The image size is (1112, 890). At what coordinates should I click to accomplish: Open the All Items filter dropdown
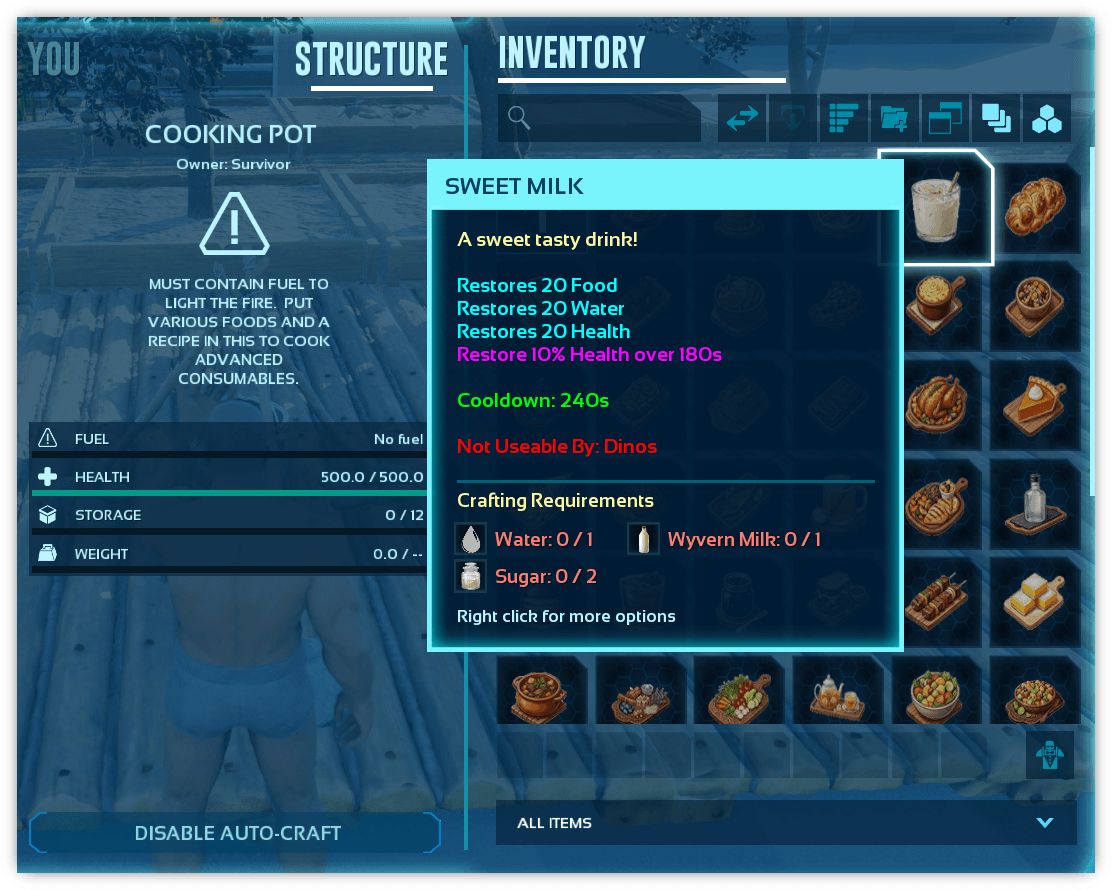pos(786,823)
